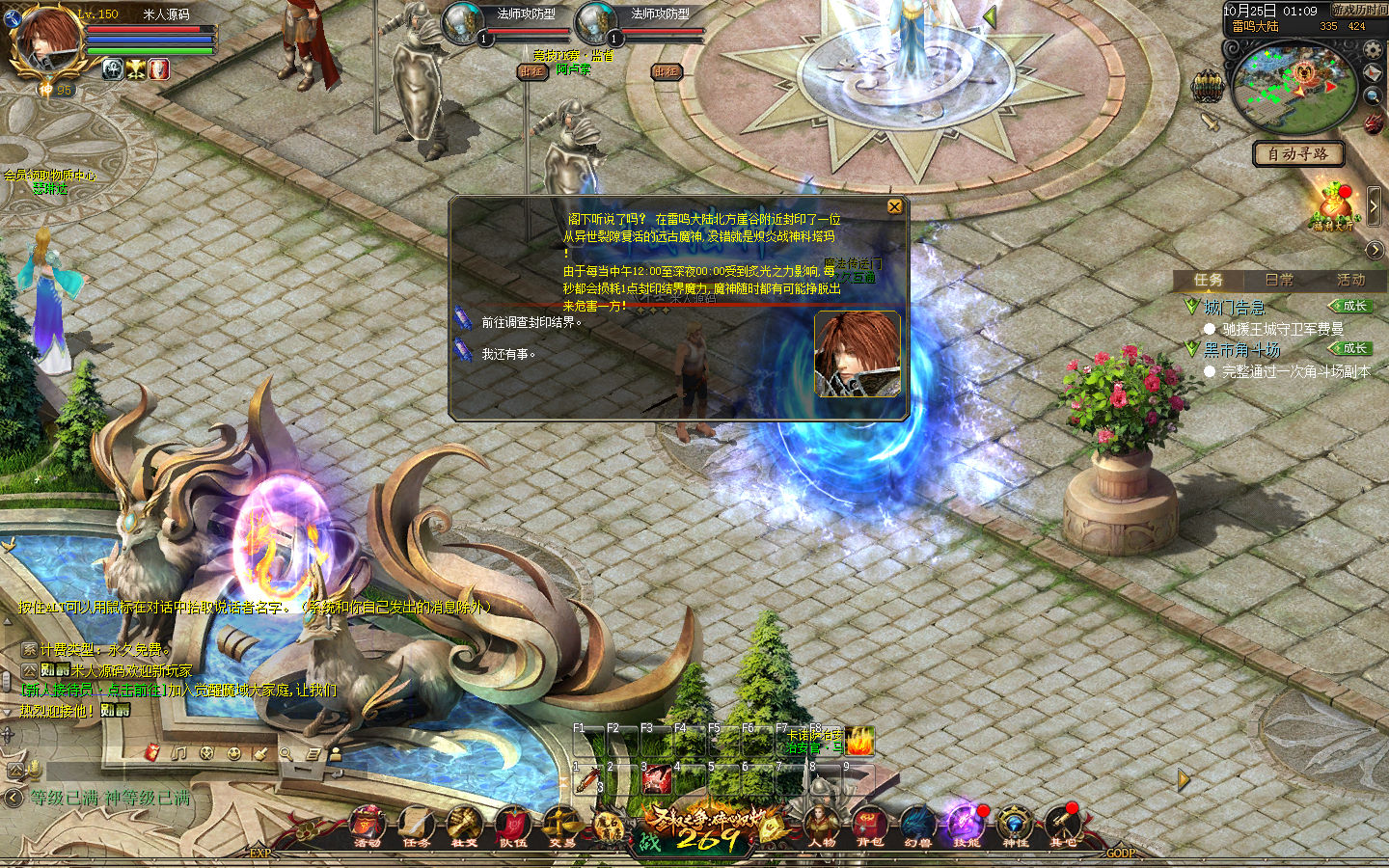Open the 幻兽 pet menu

tap(917, 827)
